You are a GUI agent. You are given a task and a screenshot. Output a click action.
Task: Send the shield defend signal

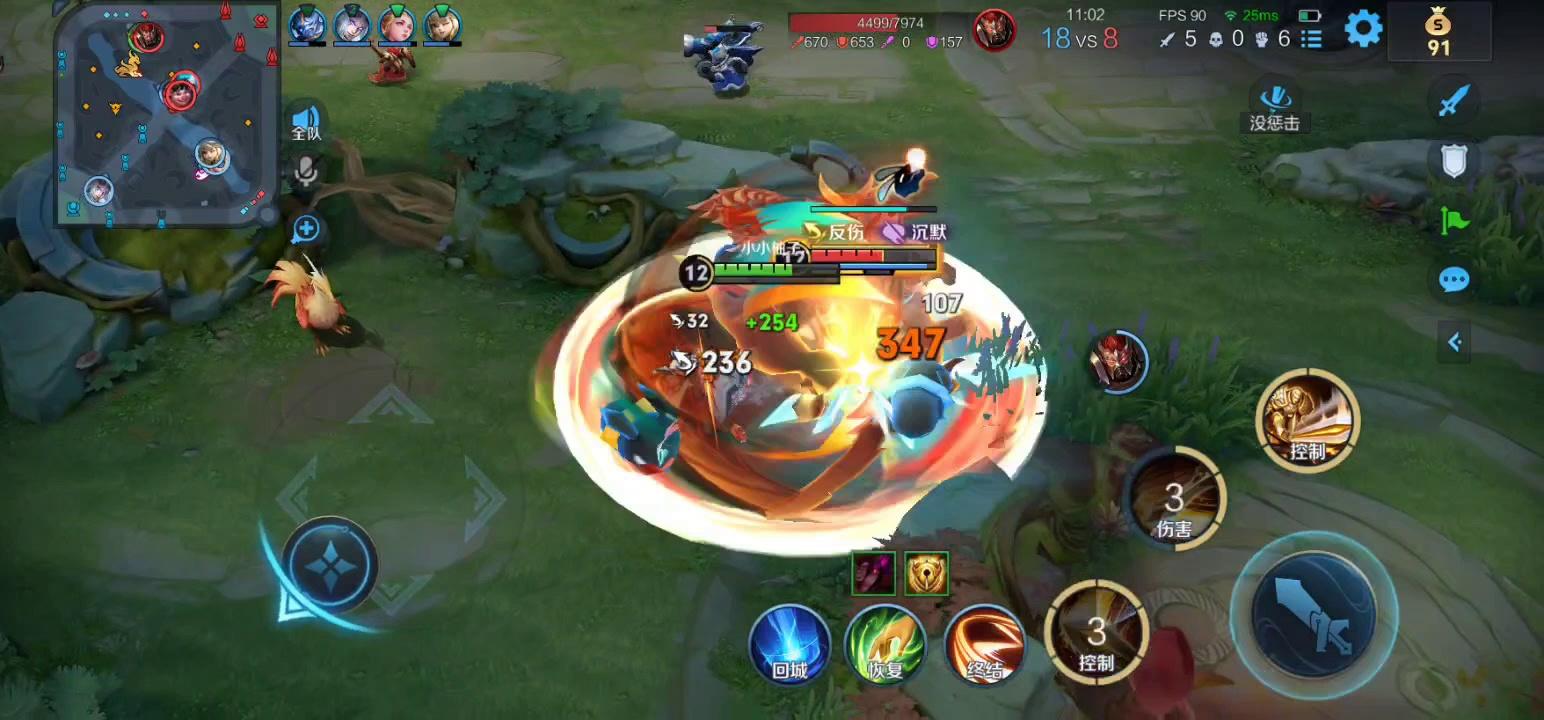tap(1454, 160)
